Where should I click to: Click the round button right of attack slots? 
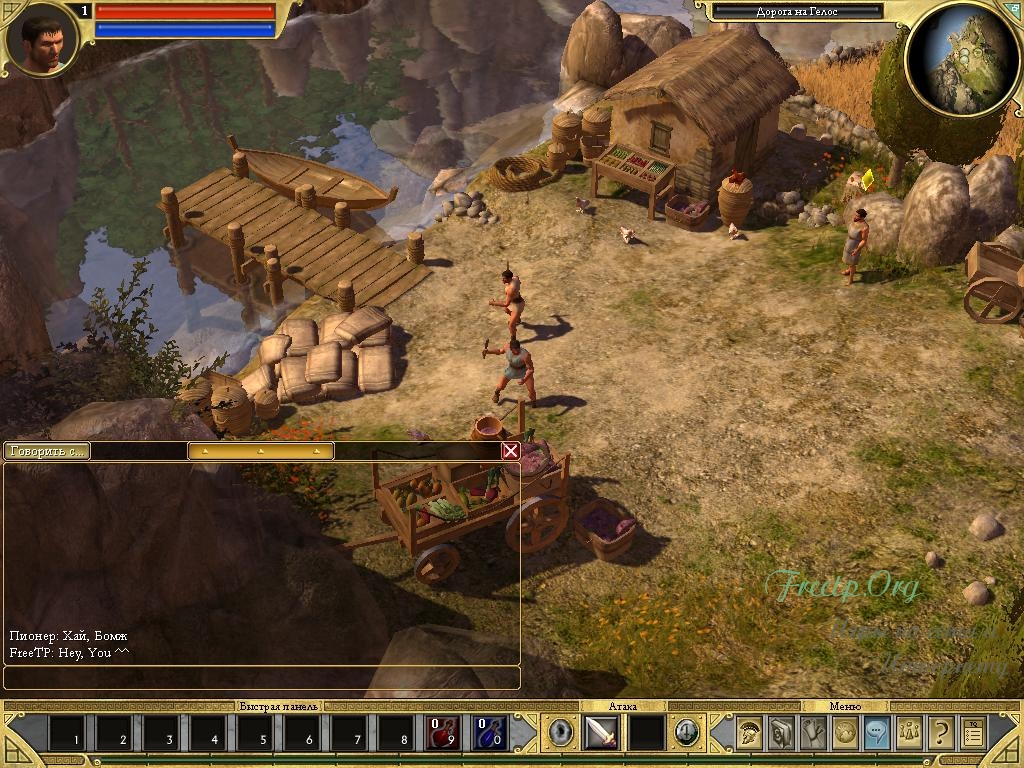[686, 733]
